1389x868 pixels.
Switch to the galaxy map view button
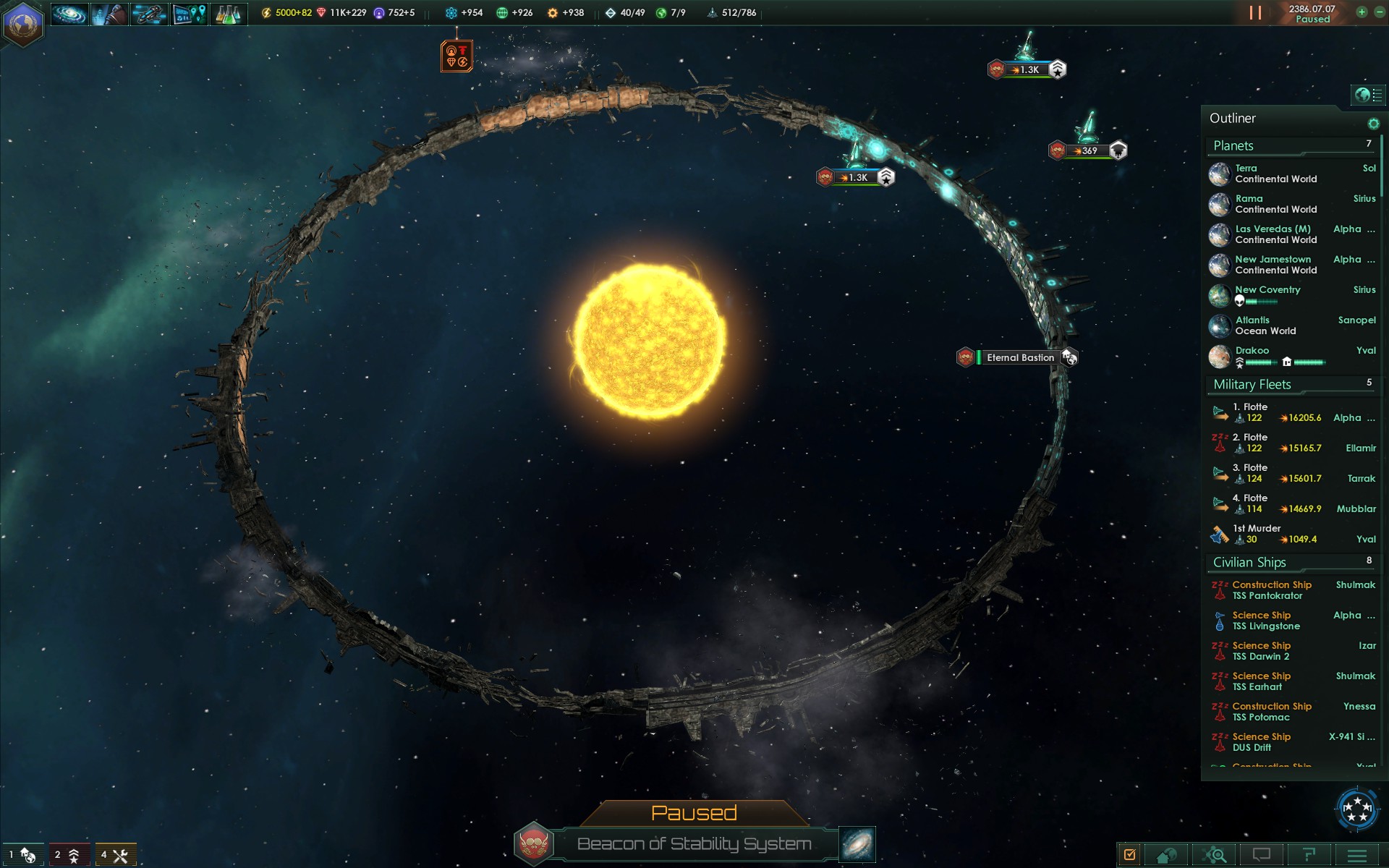[857, 844]
